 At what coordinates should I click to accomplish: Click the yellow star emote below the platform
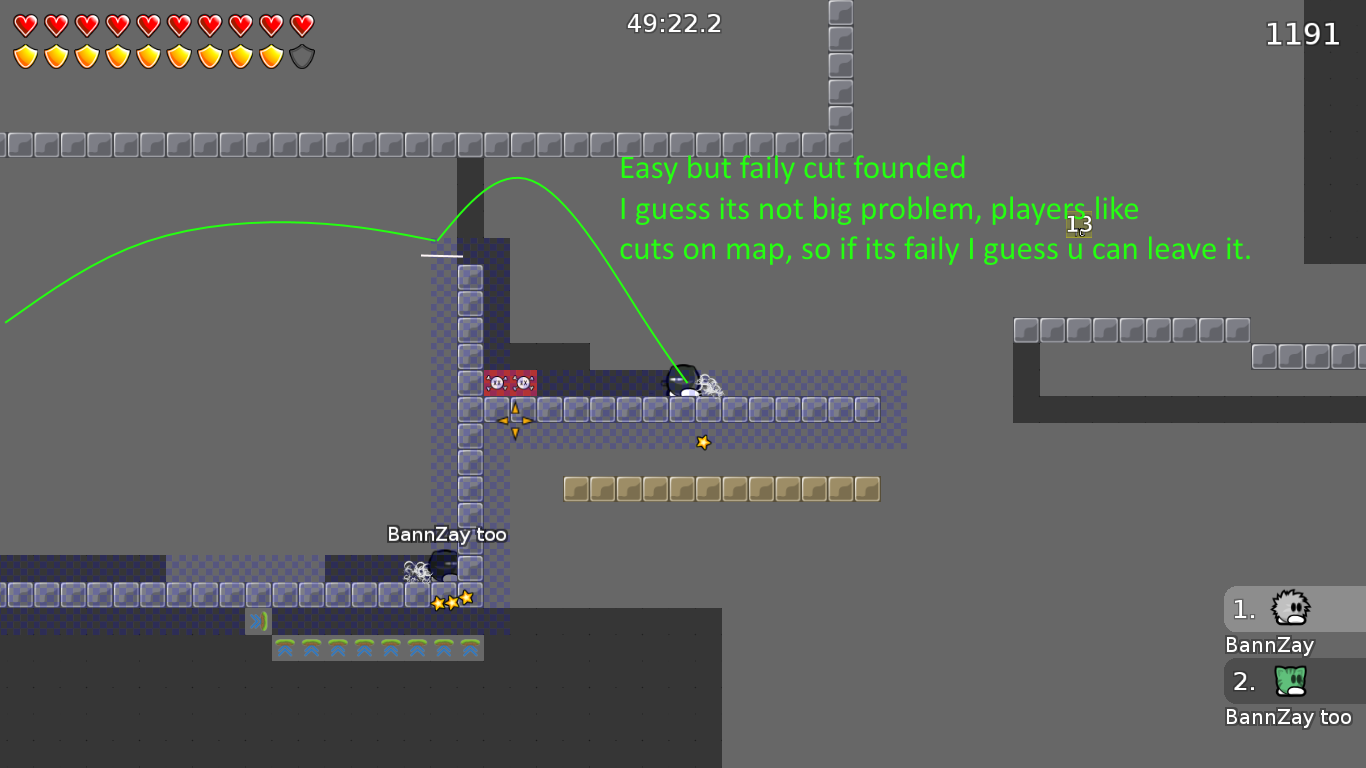[x=703, y=440]
